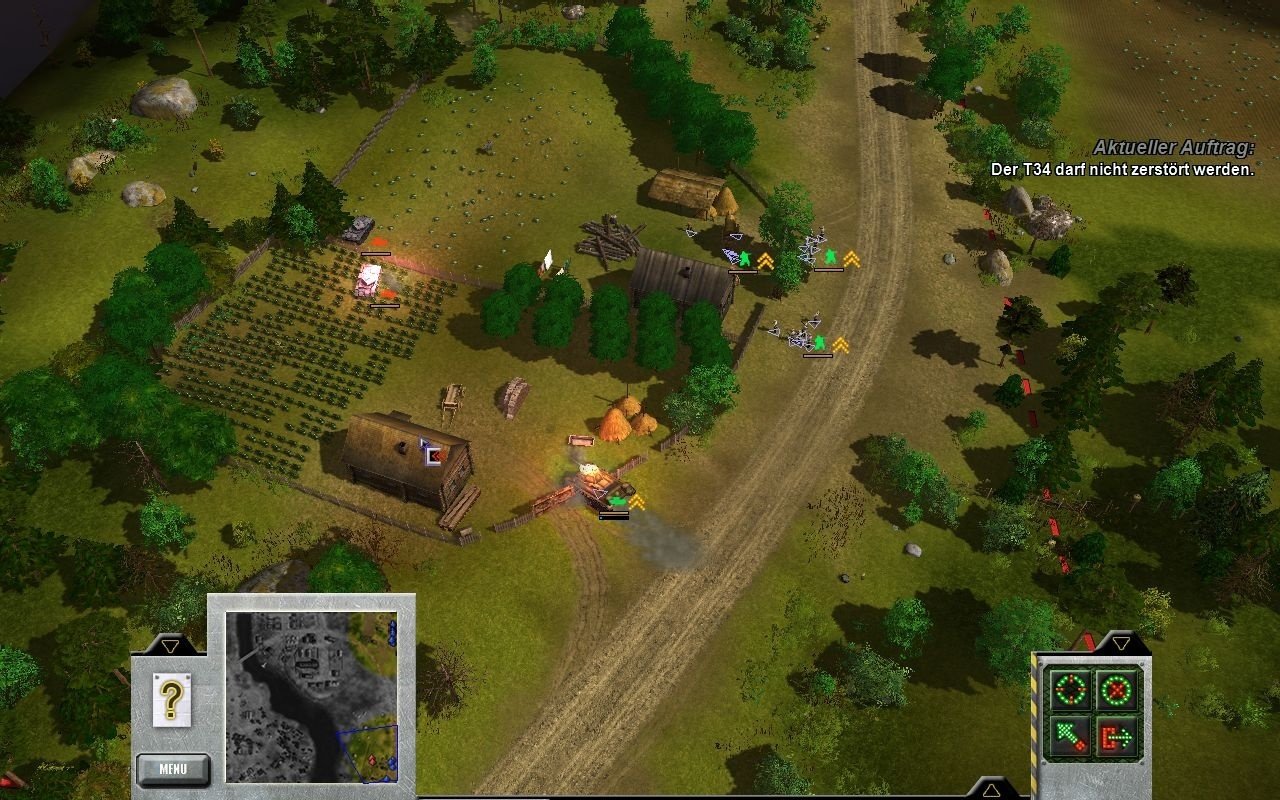Use the exit arrow leave command
The width and height of the screenshot is (1280, 800).
1117,737
